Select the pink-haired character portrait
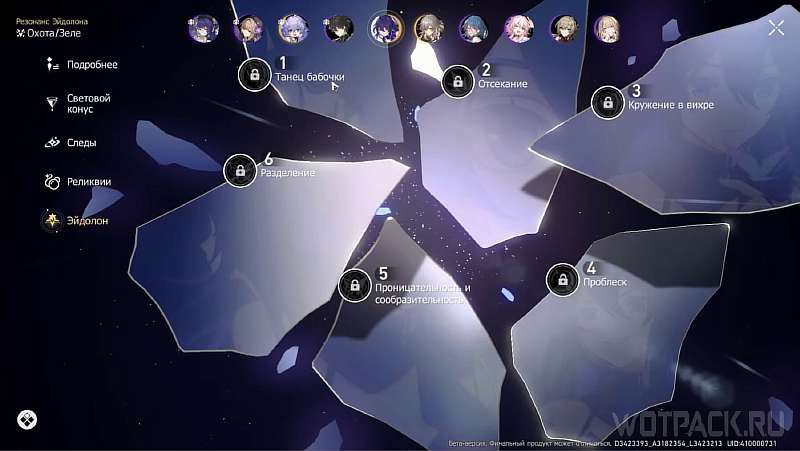Viewport: 800px width, 451px height. click(x=518, y=28)
